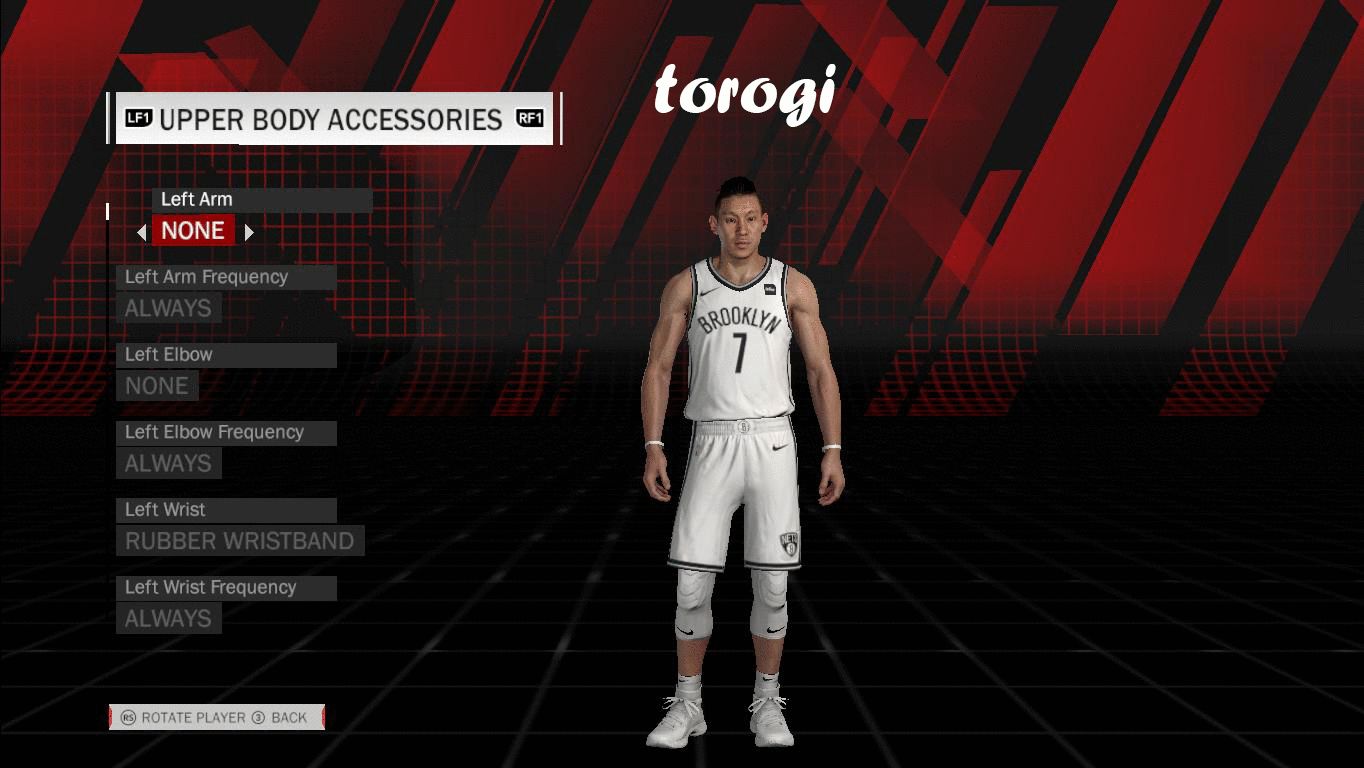The image size is (1364, 768).
Task: Click the right arrow beside NONE
Action: (x=249, y=232)
